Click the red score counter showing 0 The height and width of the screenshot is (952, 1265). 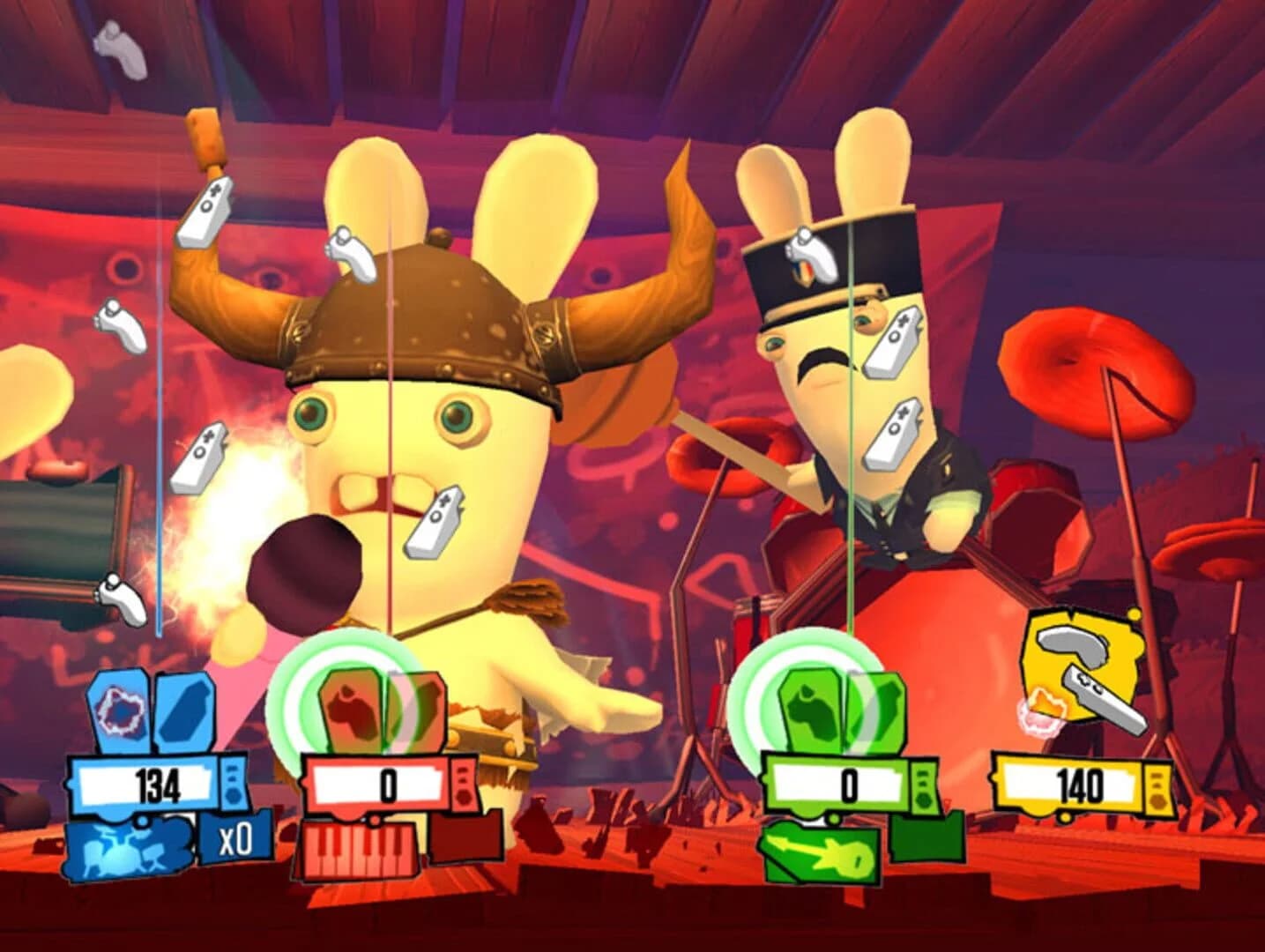pyautogui.click(x=388, y=783)
